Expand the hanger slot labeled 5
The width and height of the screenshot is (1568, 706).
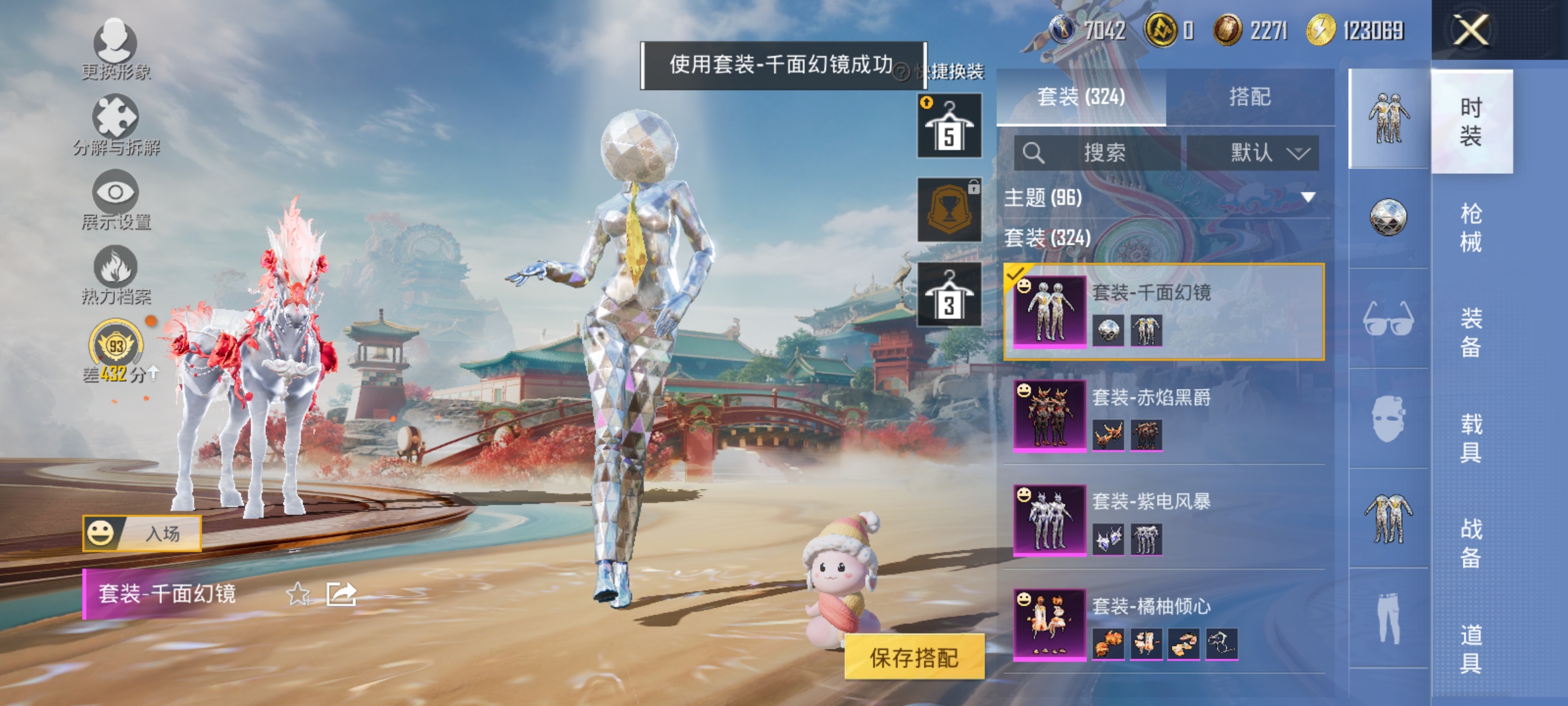click(951, 124)
